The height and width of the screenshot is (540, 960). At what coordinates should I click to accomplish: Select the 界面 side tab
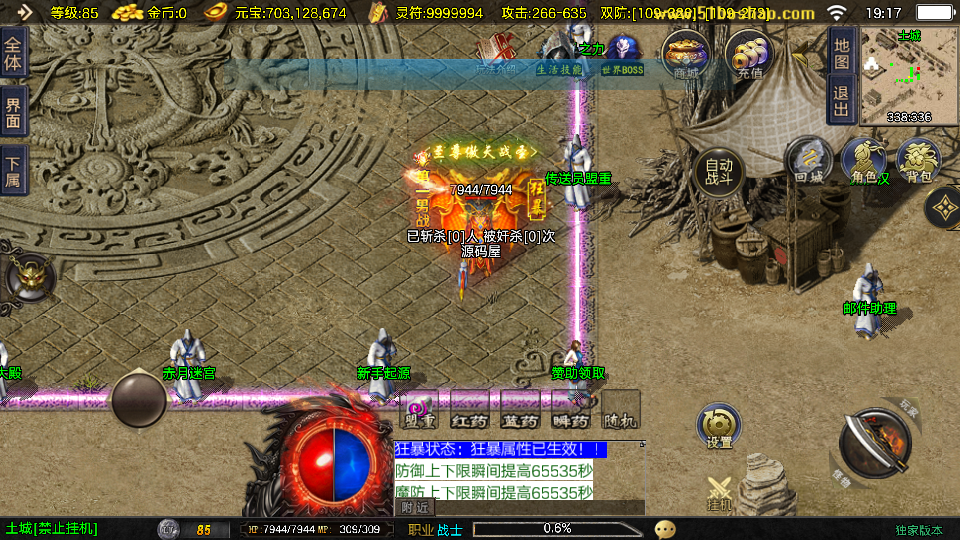[13, 112]
